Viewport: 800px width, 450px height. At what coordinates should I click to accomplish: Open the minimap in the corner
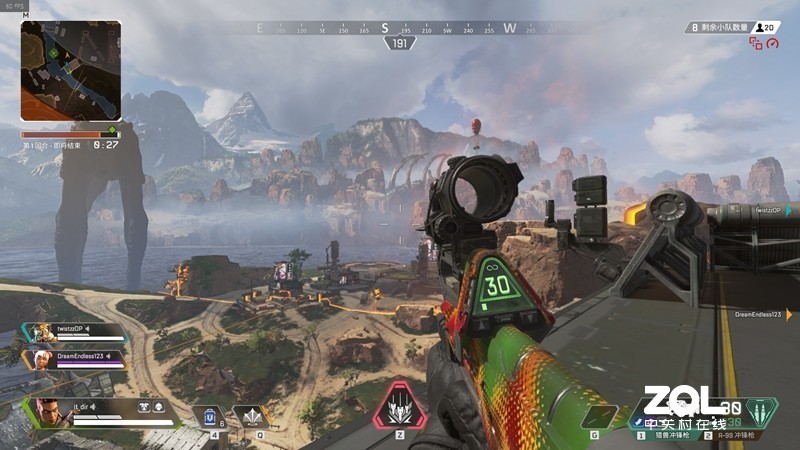[71, 71]
